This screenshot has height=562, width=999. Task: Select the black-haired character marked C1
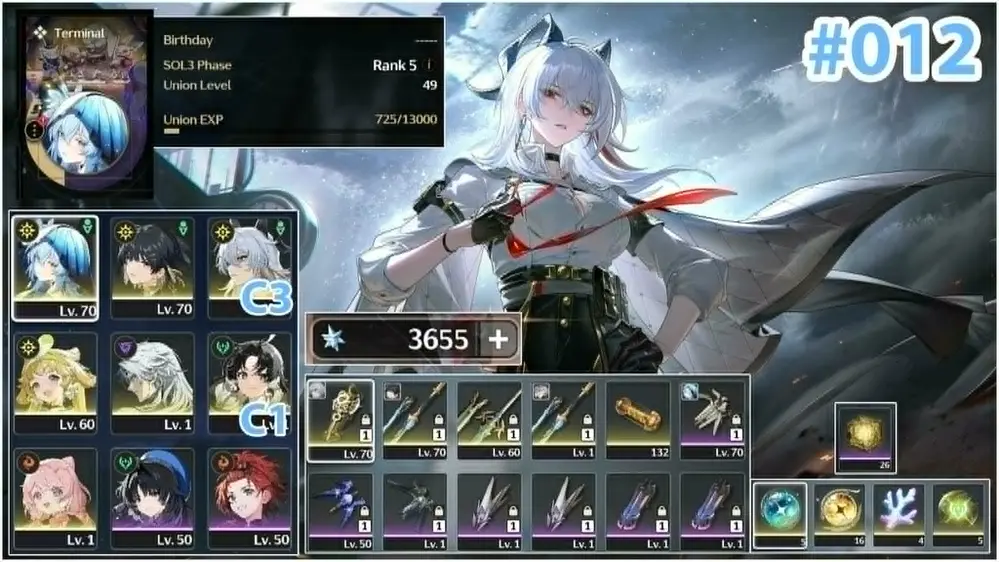(249, 380)
